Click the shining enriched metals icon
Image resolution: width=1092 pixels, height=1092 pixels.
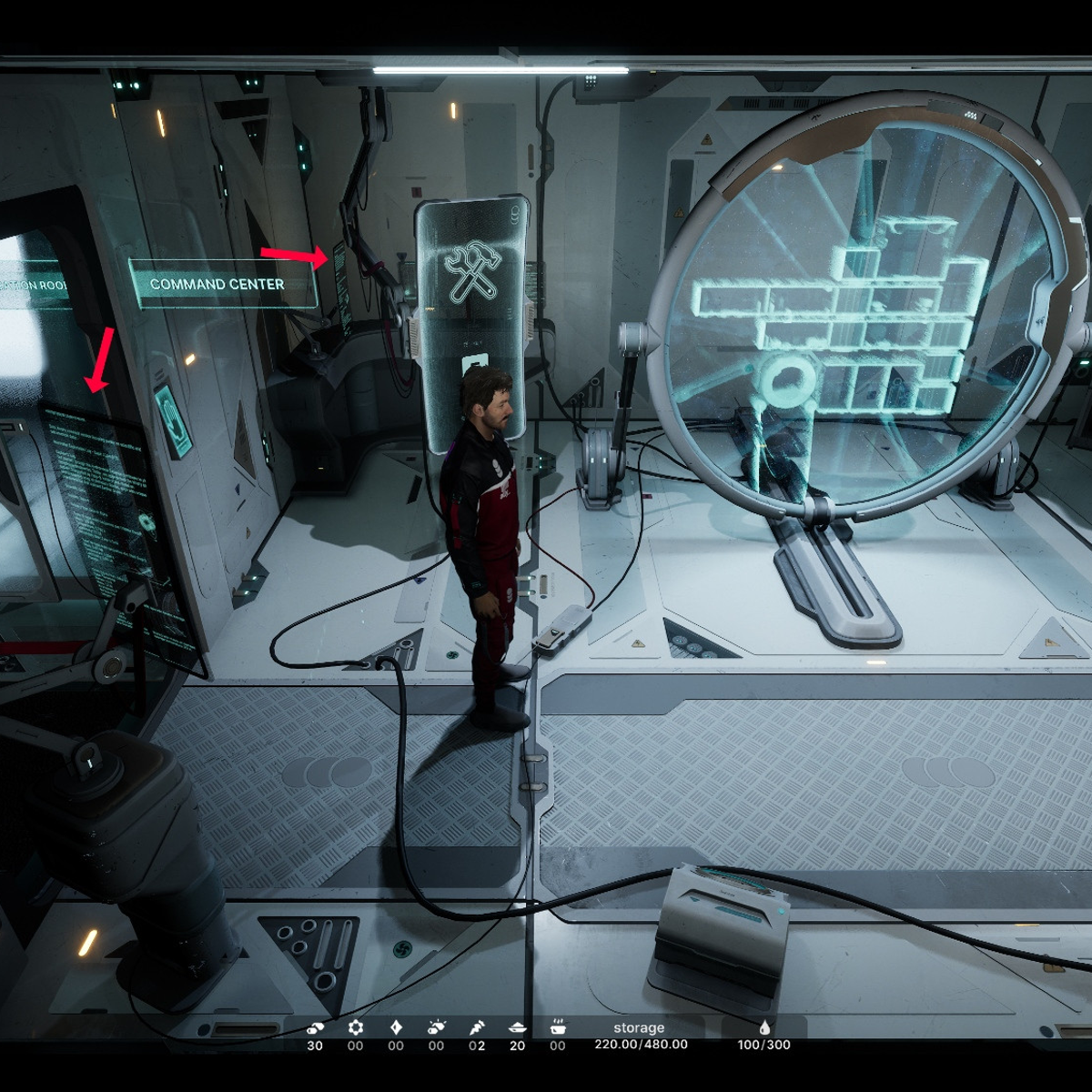(437, 1027)
